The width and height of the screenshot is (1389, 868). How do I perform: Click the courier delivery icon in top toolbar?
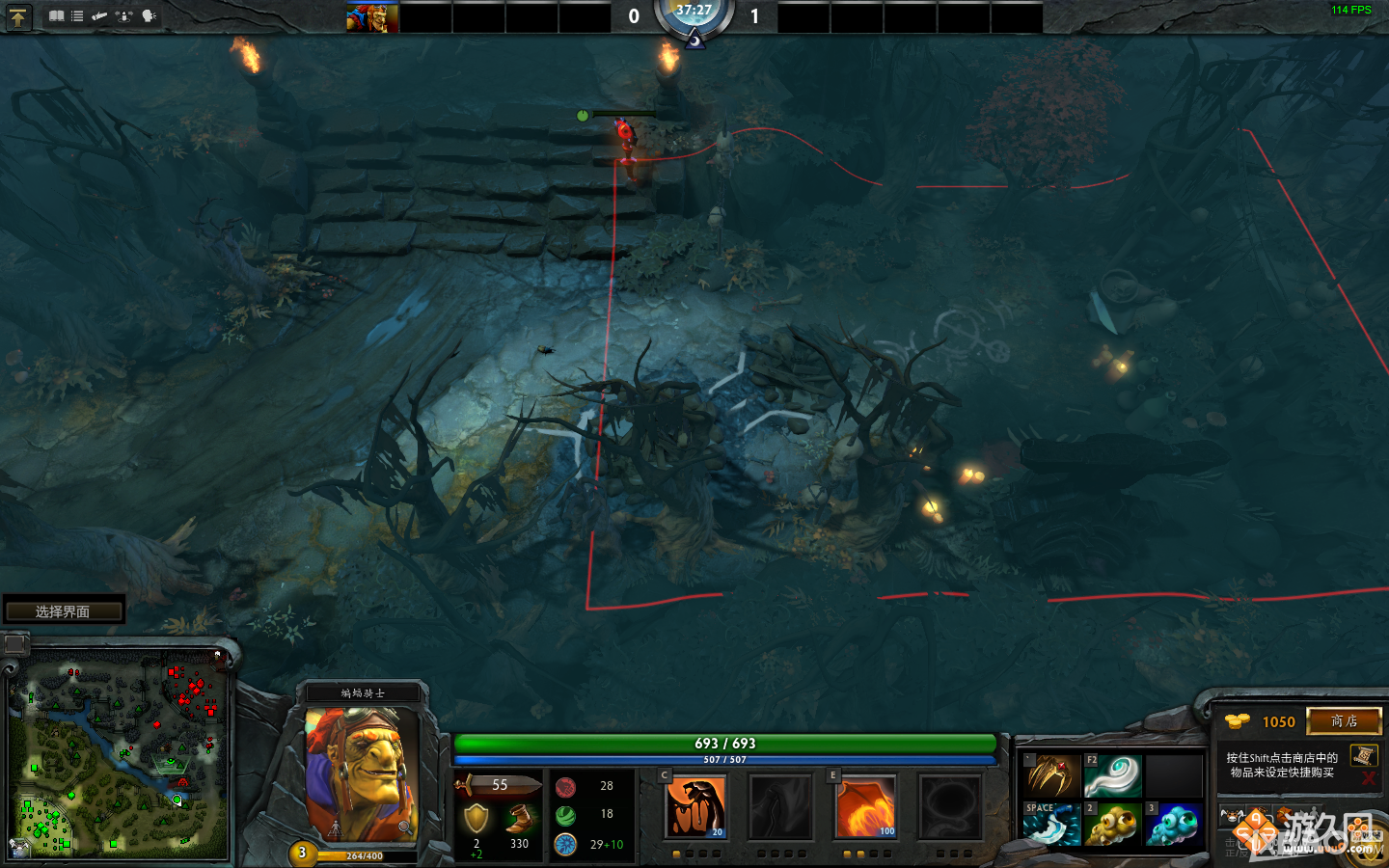[123, 15]
